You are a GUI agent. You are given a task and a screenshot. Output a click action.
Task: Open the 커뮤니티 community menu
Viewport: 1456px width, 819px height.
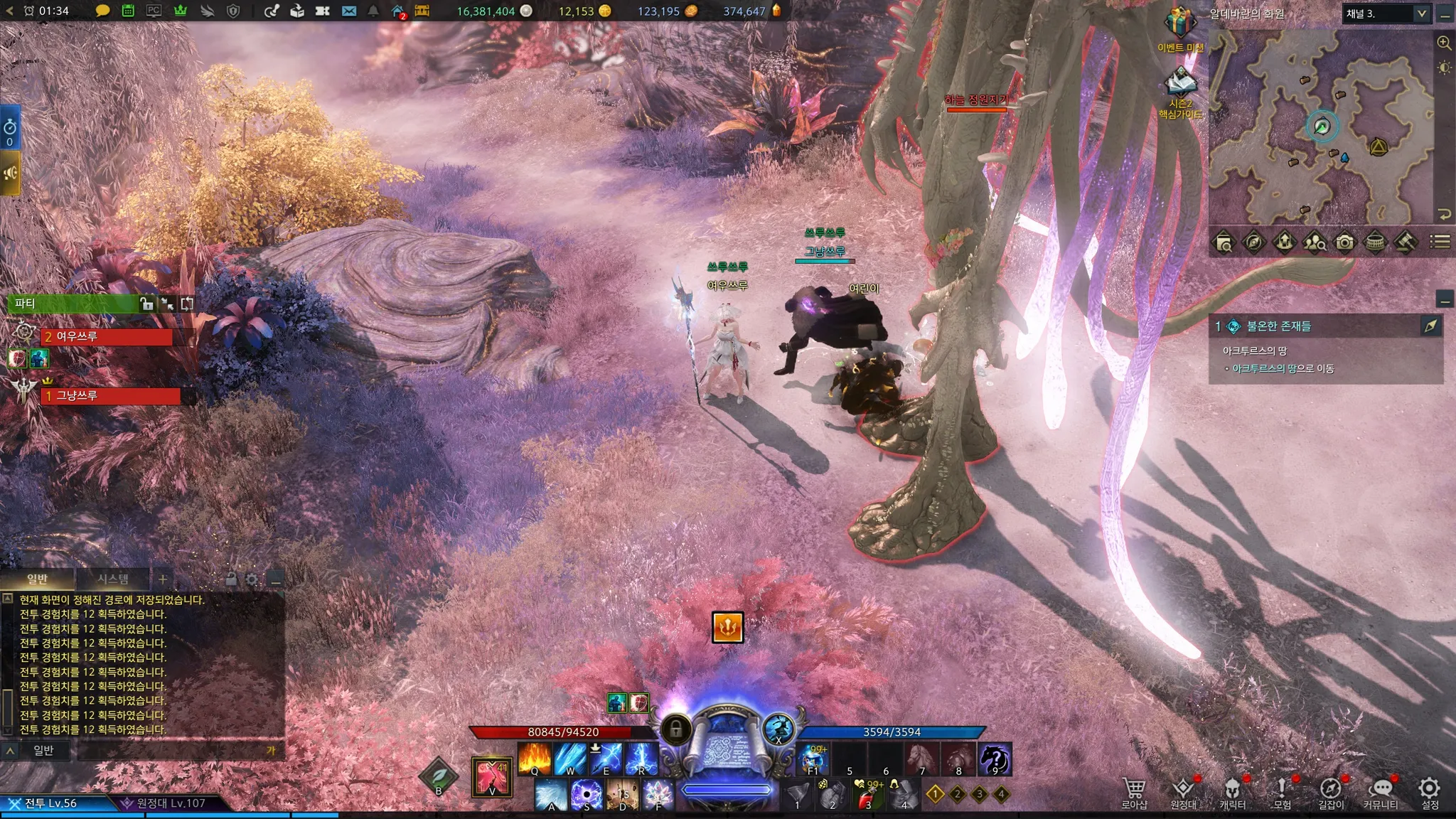(1380, 792)
